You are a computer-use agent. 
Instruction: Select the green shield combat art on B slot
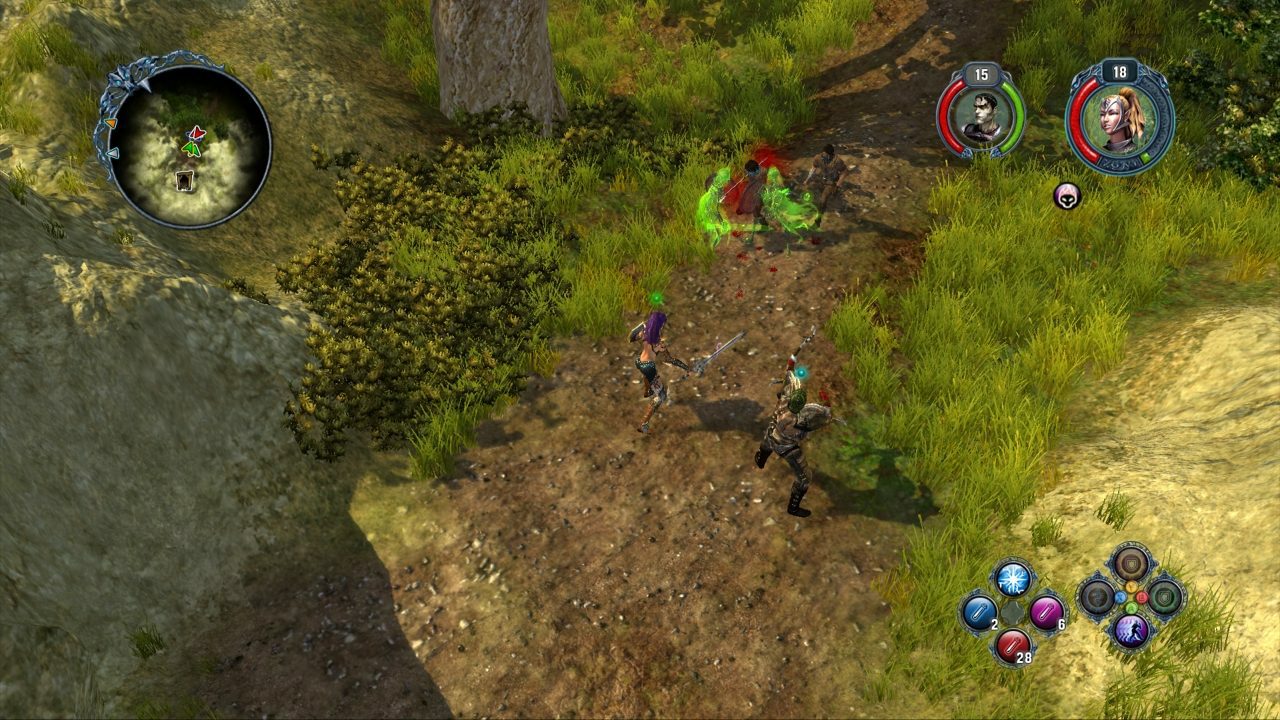tap(1163, 597)
